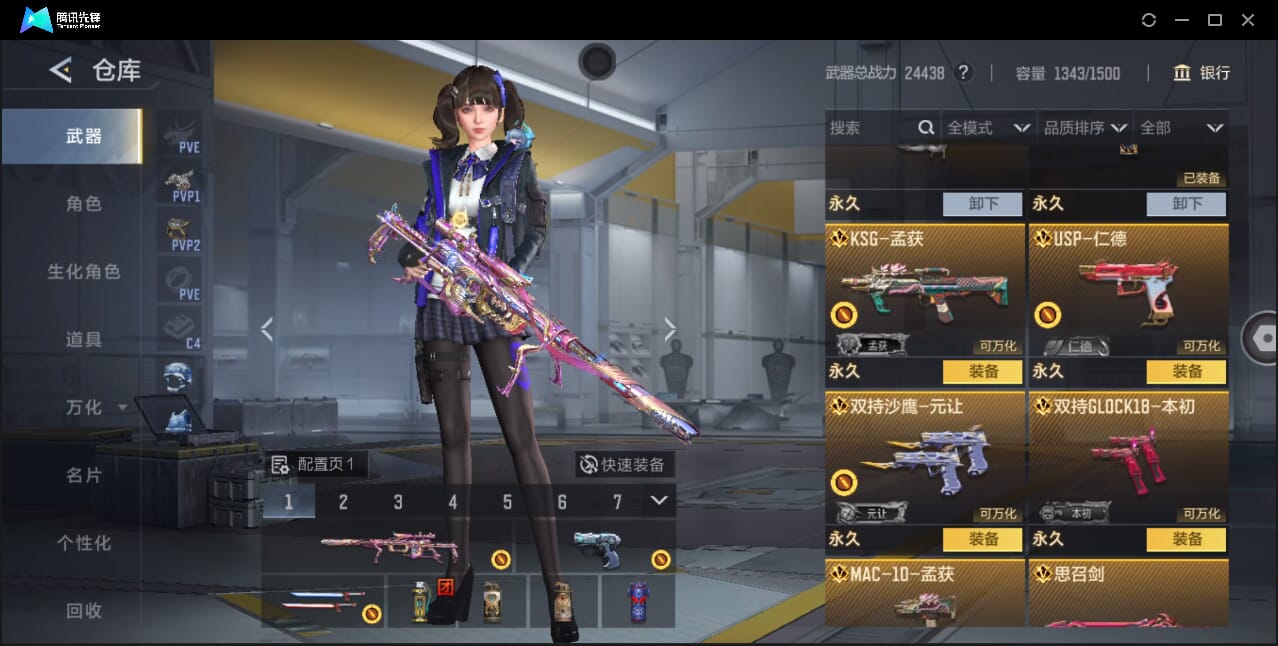Select the 道具 tab
This screenshot has height=646, width=1278.
(84, 340)
